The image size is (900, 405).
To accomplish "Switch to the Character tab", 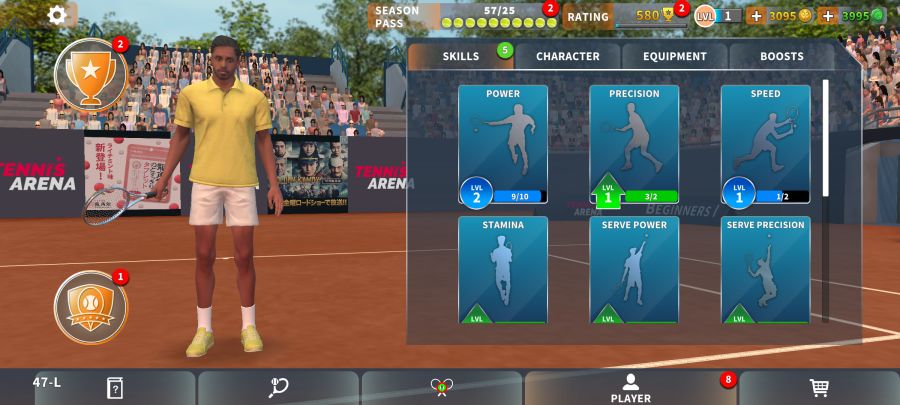I will pos(567,56).
